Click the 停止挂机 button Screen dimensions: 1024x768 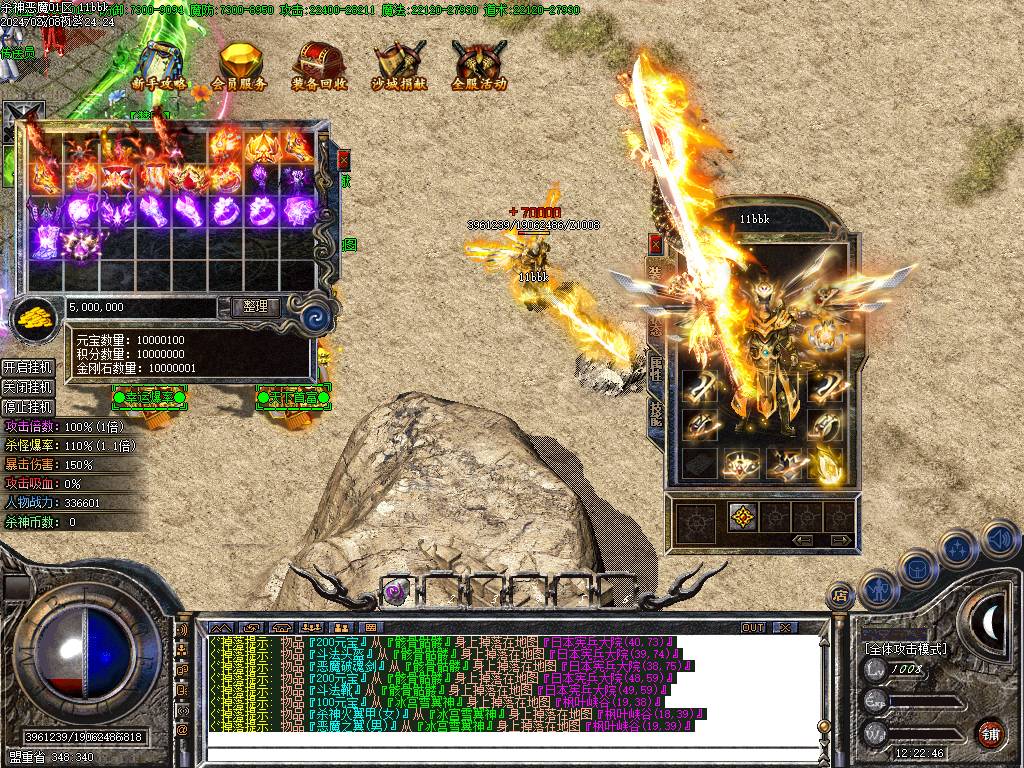coord(28,407)
